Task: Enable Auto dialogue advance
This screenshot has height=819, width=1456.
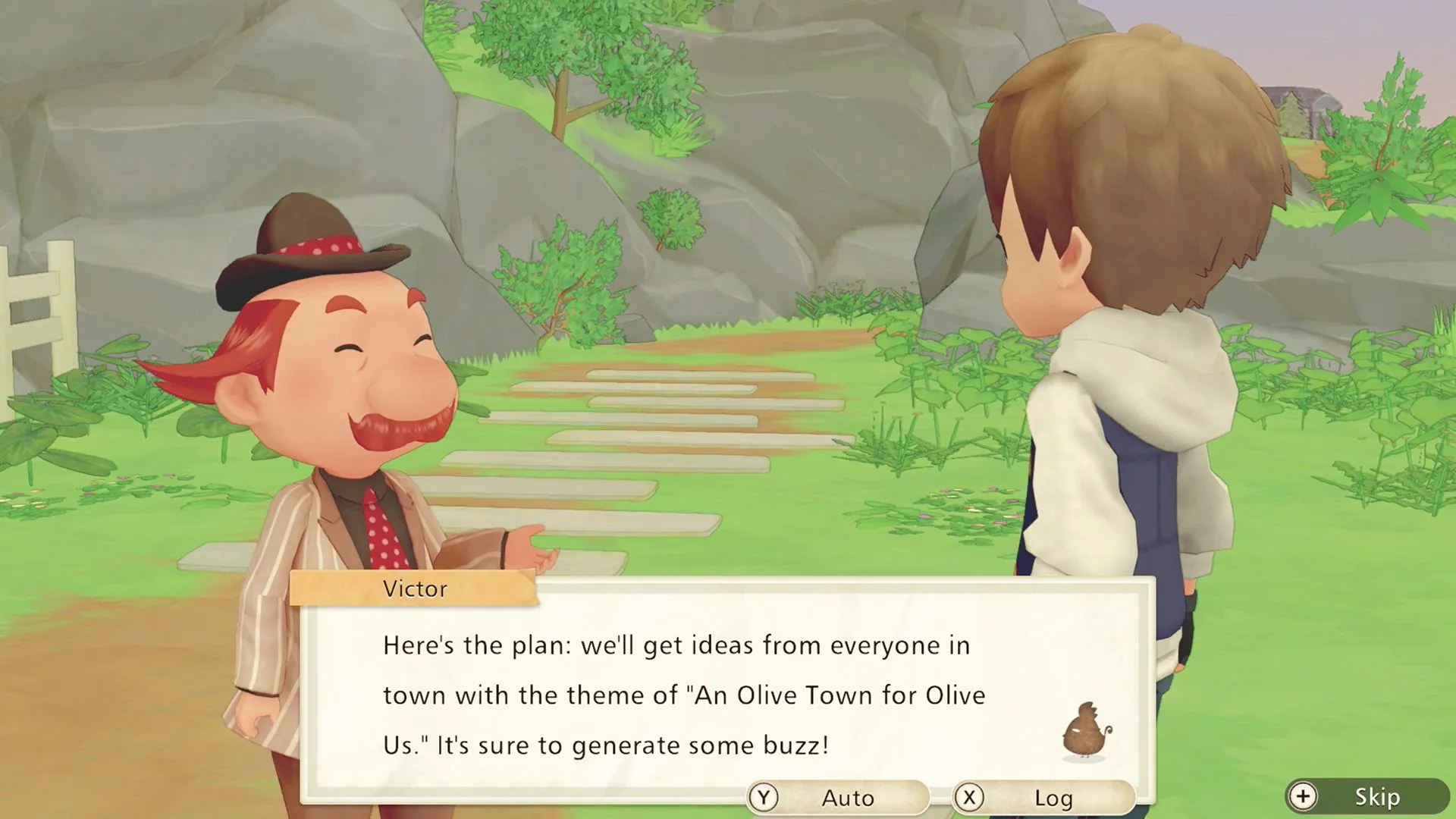Action: (837, 798)
